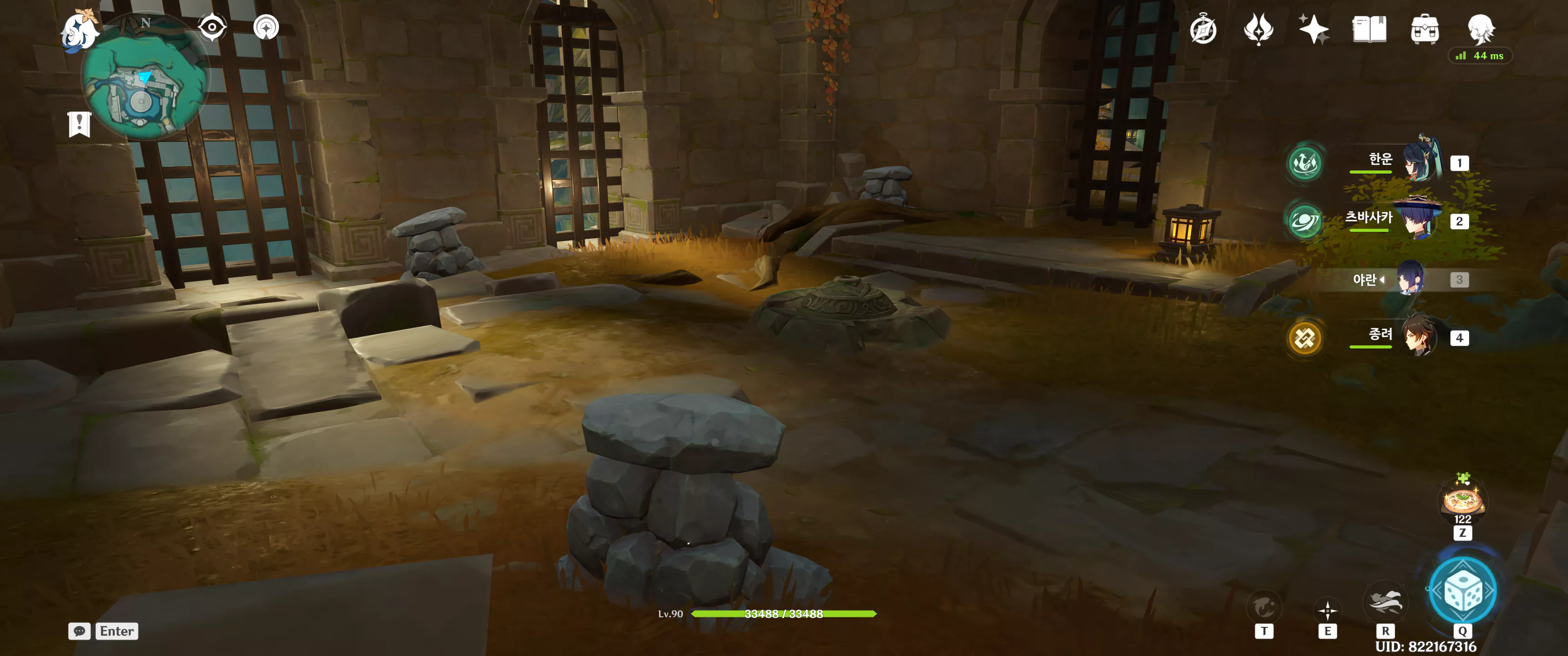Open the quest navigation icon beside the minimap
The image size is (1568, 656).
[266, 27]
